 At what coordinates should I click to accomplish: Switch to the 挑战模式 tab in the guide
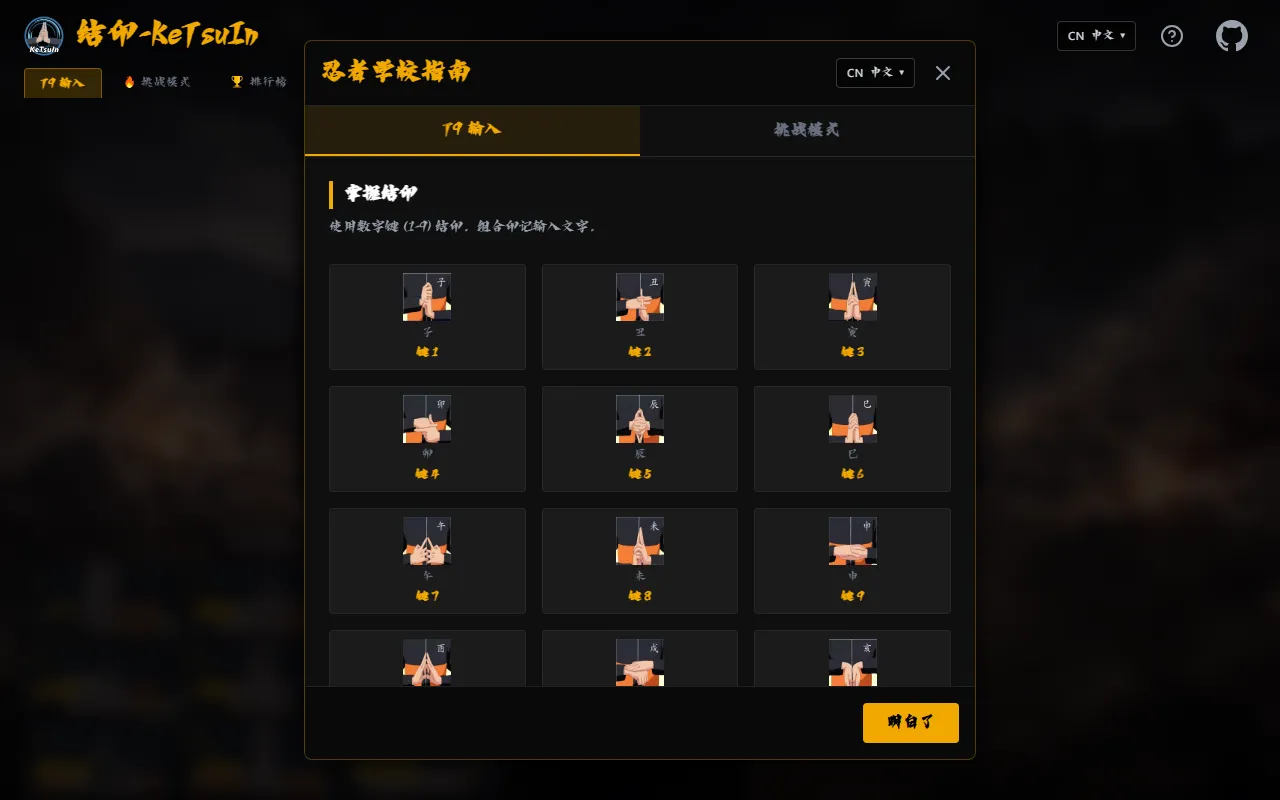(x=806, y=131)
